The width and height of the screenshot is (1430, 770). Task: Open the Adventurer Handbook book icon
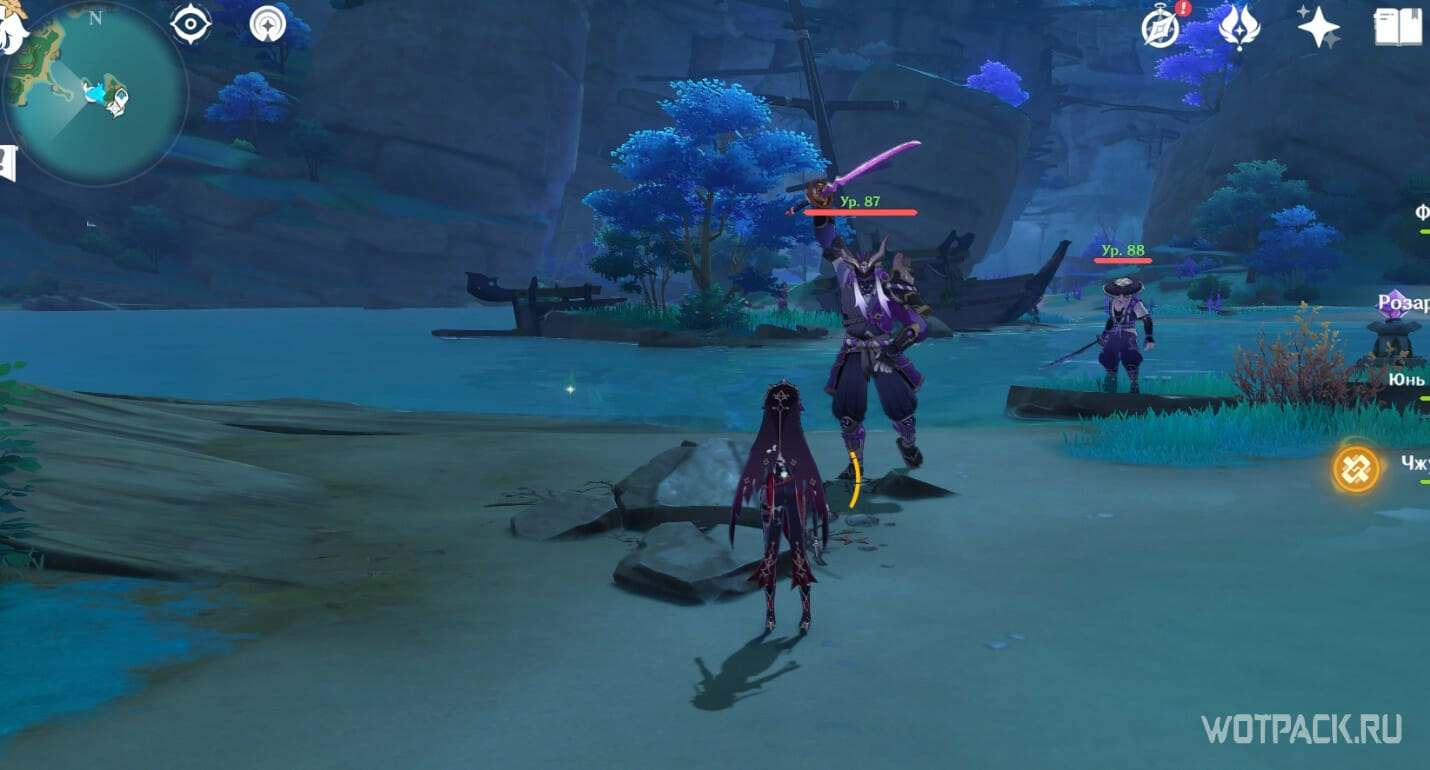(1398, 27)
